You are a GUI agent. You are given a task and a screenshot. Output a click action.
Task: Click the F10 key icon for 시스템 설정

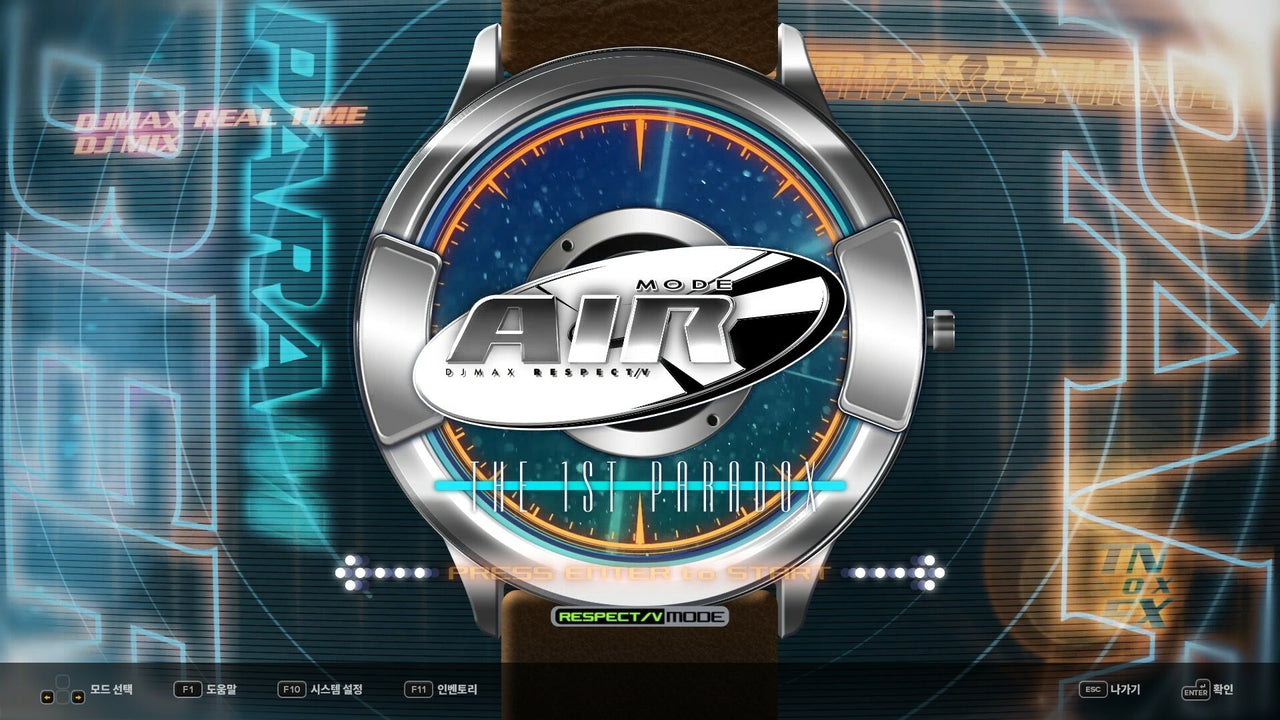click(293, 690)
